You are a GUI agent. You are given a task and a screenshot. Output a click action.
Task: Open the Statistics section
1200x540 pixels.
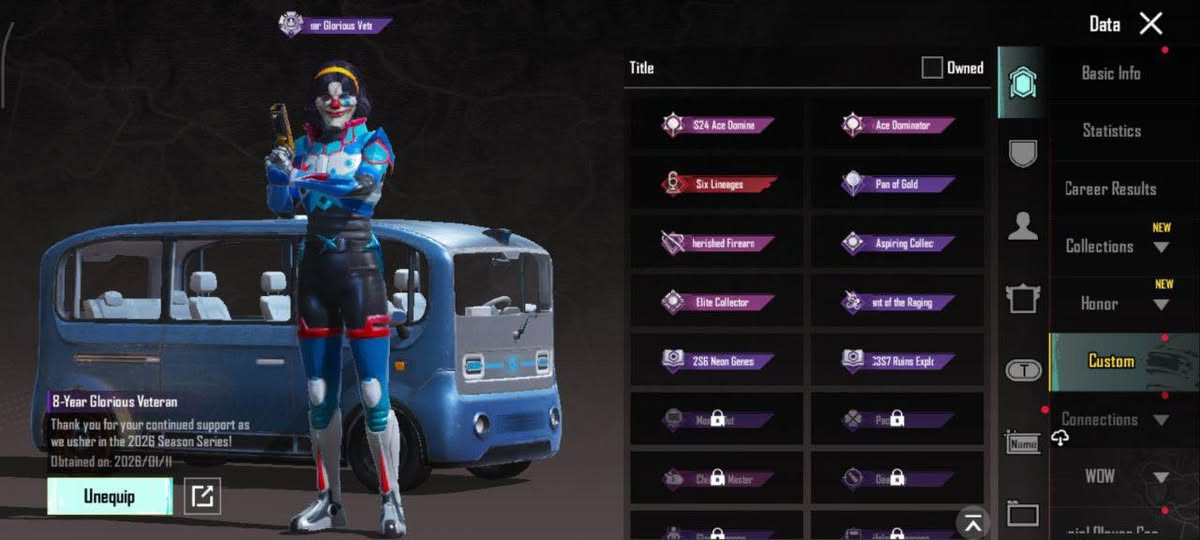[1111, 131]
